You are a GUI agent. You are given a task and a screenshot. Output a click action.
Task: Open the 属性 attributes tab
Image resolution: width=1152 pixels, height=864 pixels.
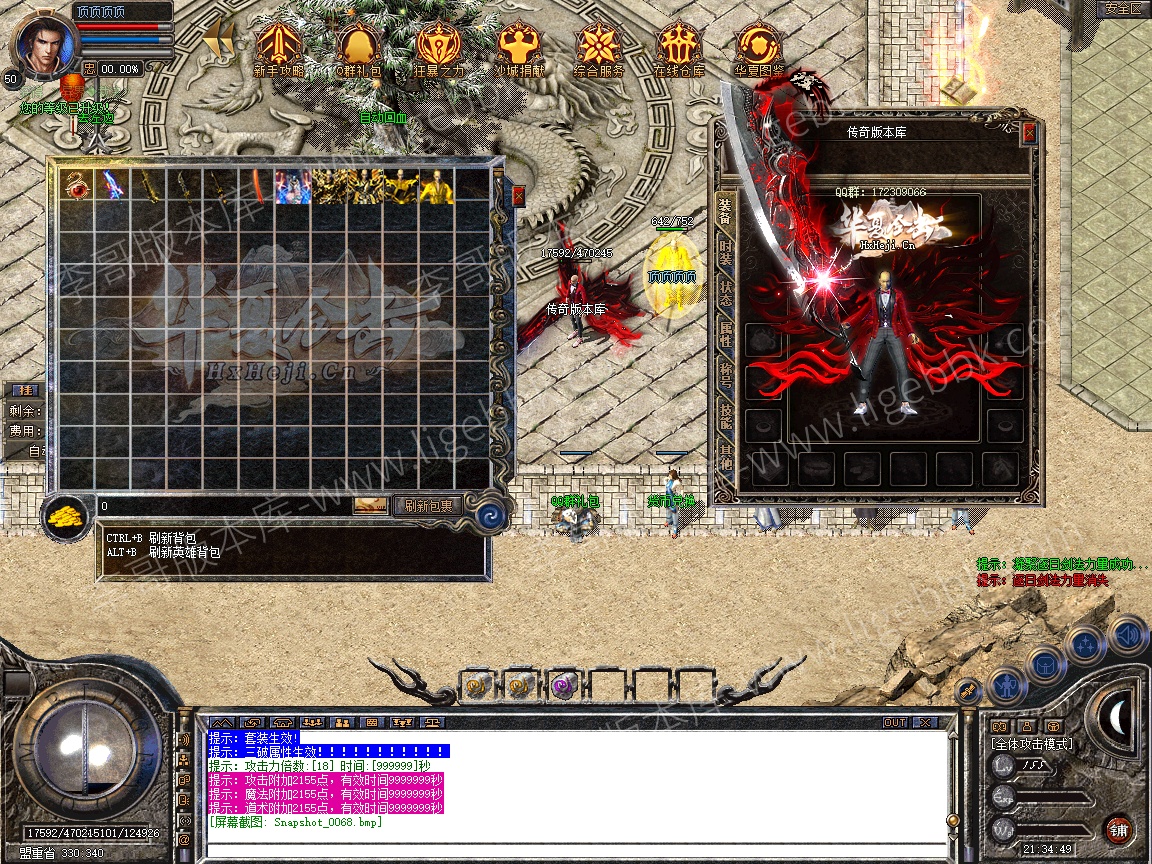pyautogui.click(x=725, y=337)
